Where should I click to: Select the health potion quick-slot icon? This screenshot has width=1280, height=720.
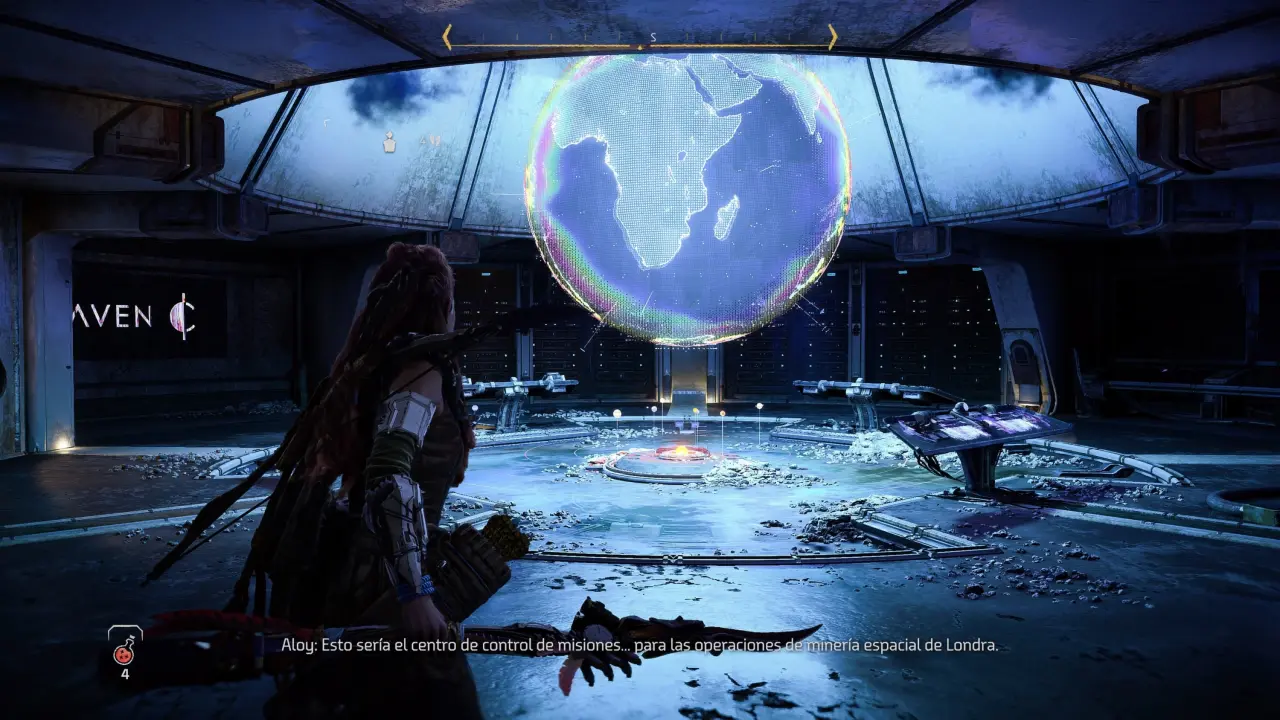click(125, 651)
